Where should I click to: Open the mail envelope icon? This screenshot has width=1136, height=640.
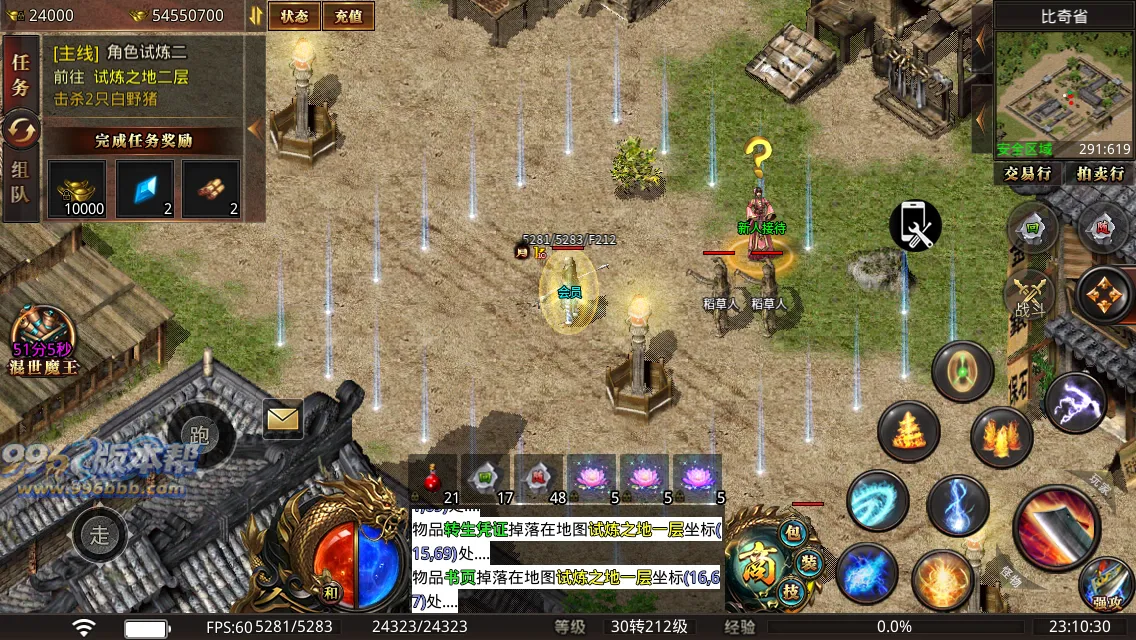click(284, 419)
